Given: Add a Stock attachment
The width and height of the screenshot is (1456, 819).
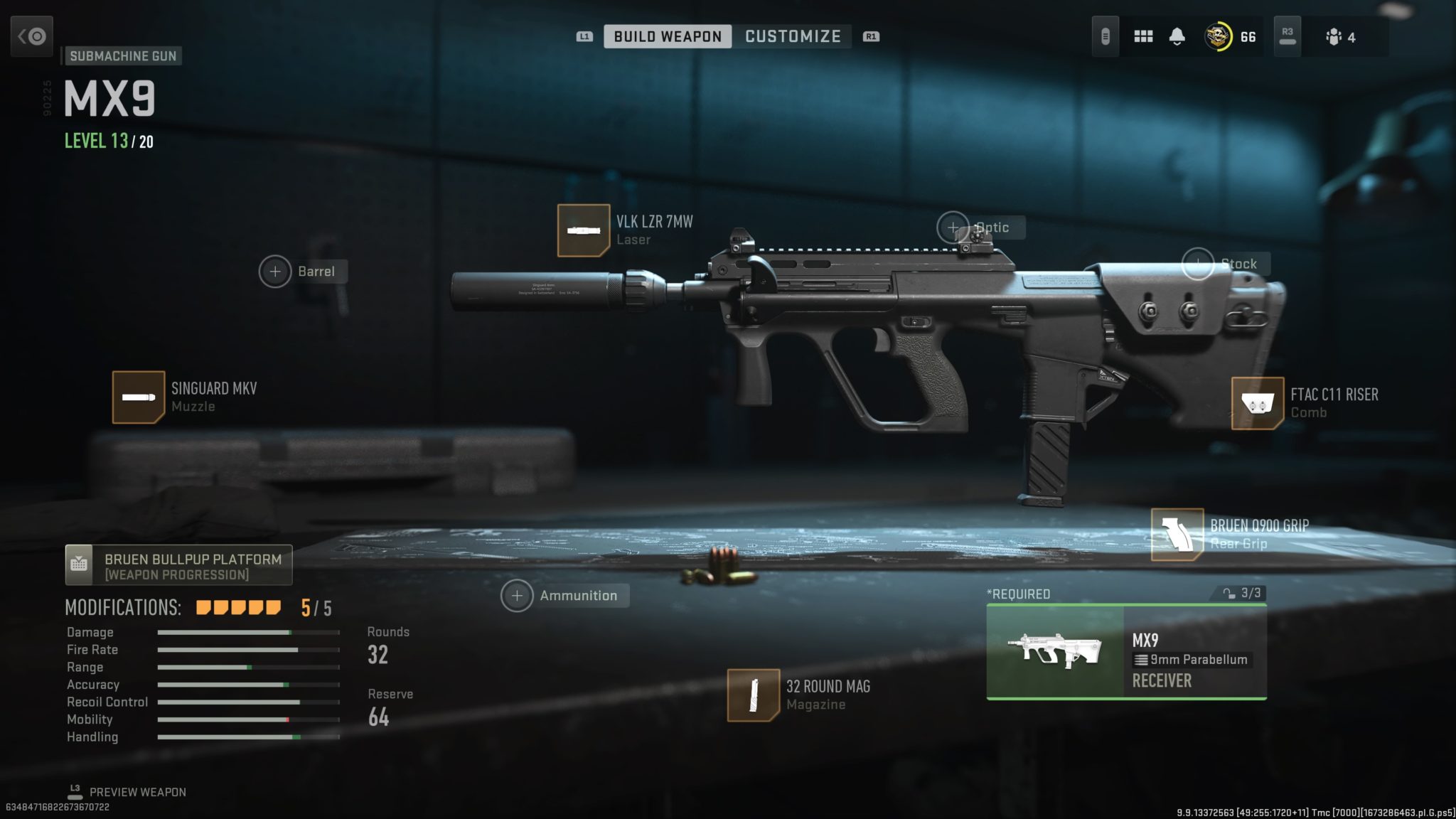Looking at the screenshot, I should tap(1198, 264).
